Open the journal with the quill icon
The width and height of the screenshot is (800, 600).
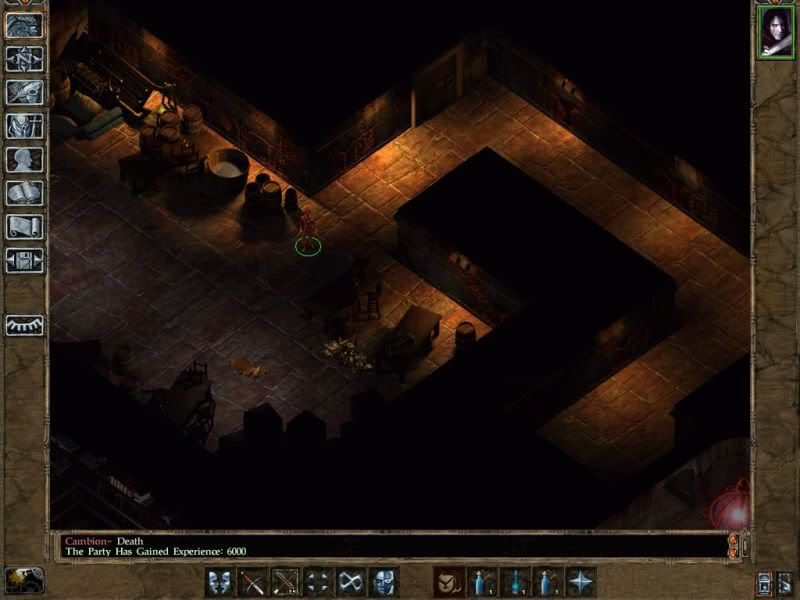24,91
